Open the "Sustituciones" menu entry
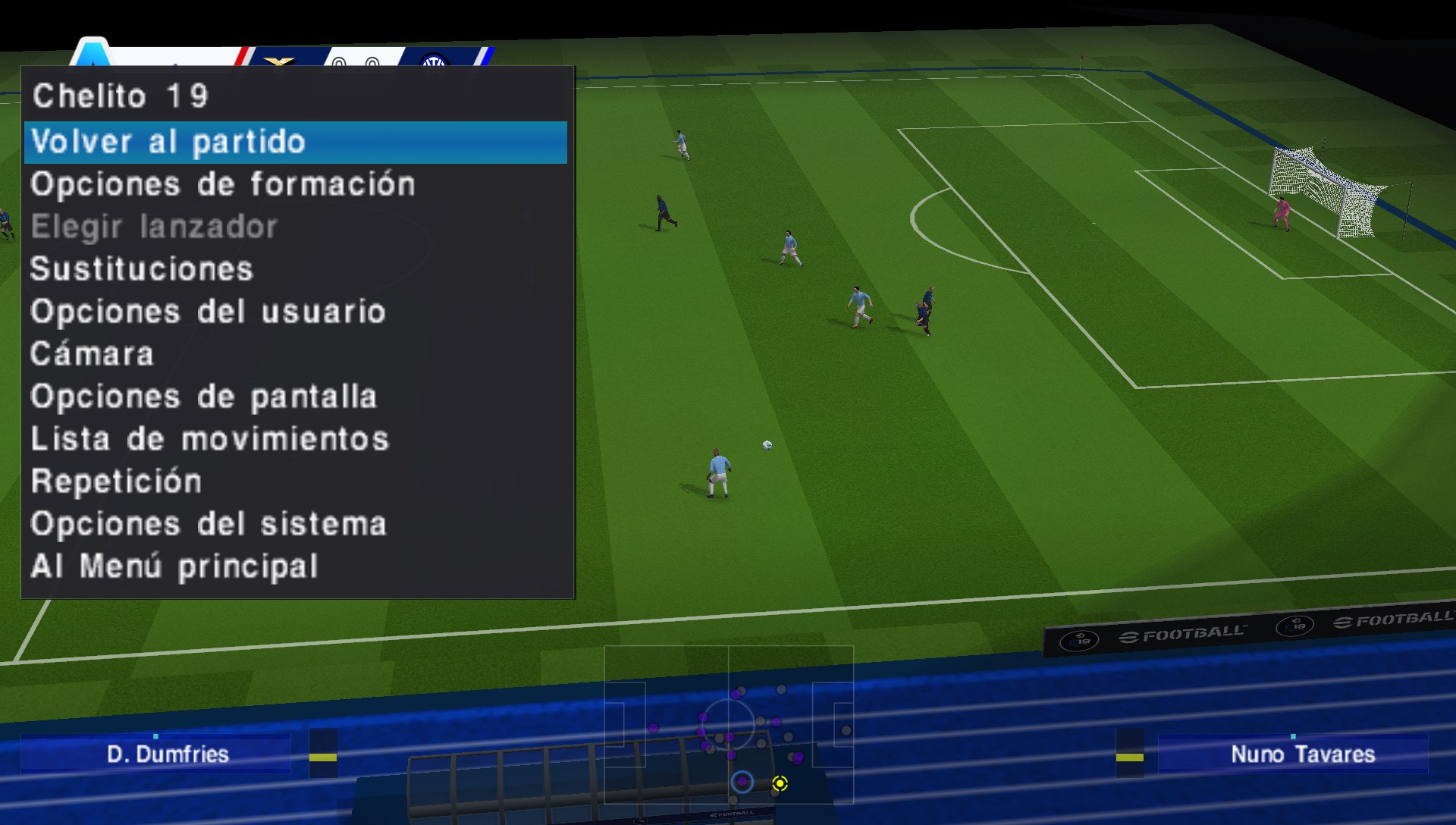Viewport: 1456px width, 825px height. click(x=141, y=268)
